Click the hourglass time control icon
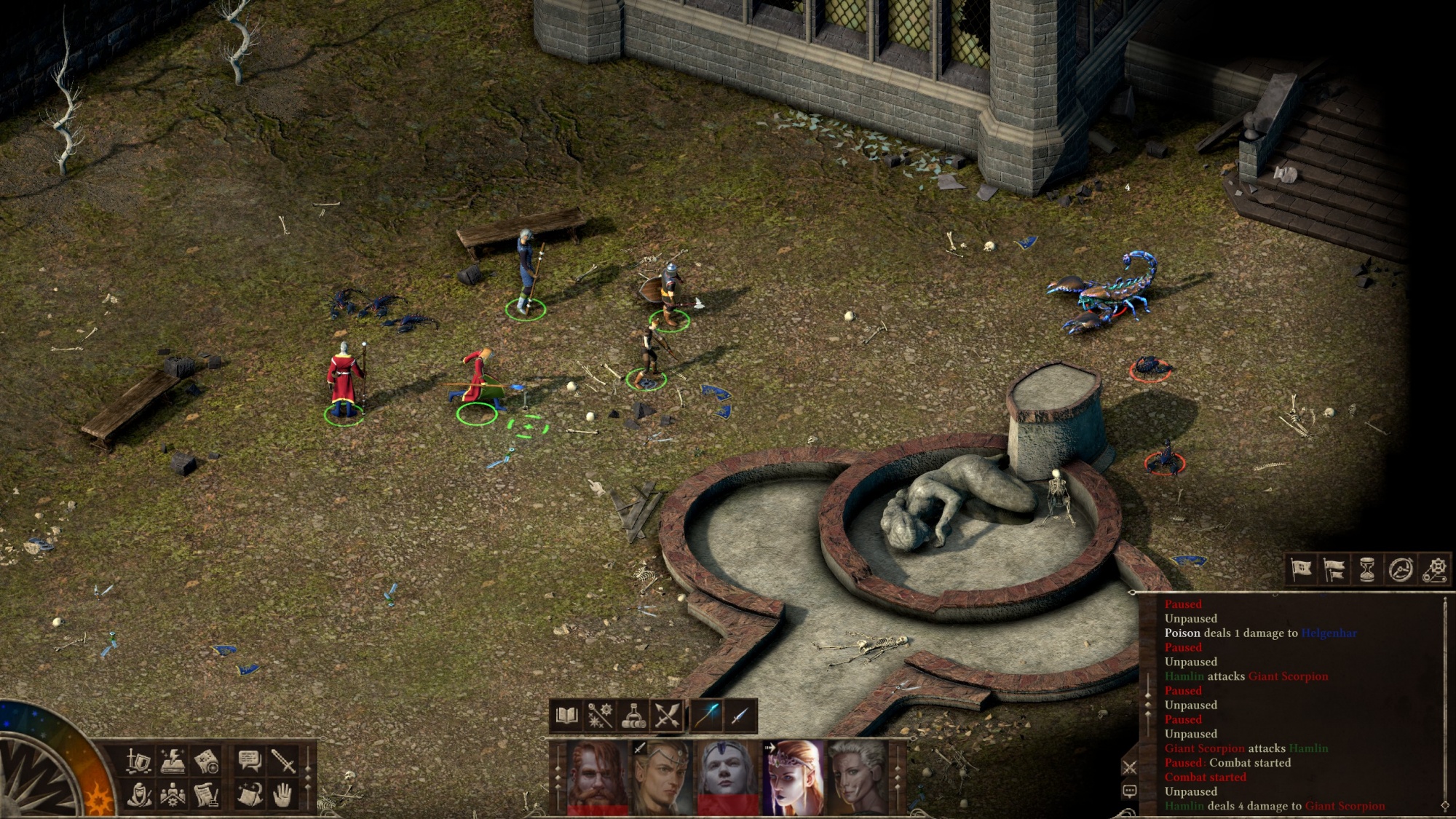 coord(1367,569)
